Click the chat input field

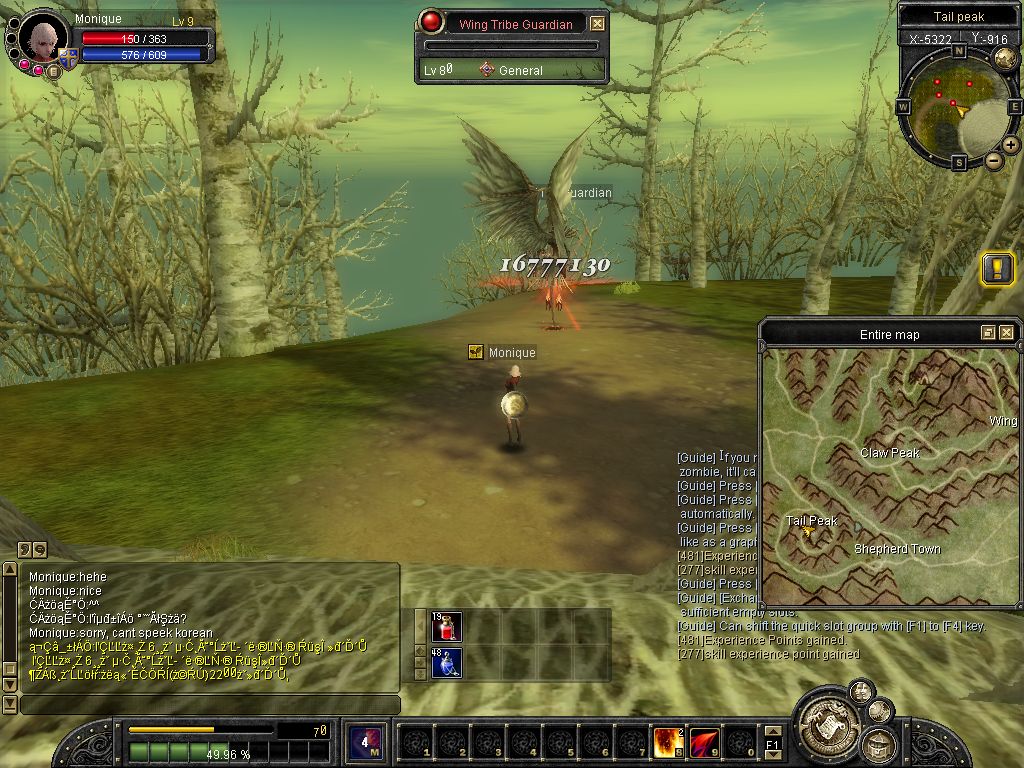tap(210, 705)
